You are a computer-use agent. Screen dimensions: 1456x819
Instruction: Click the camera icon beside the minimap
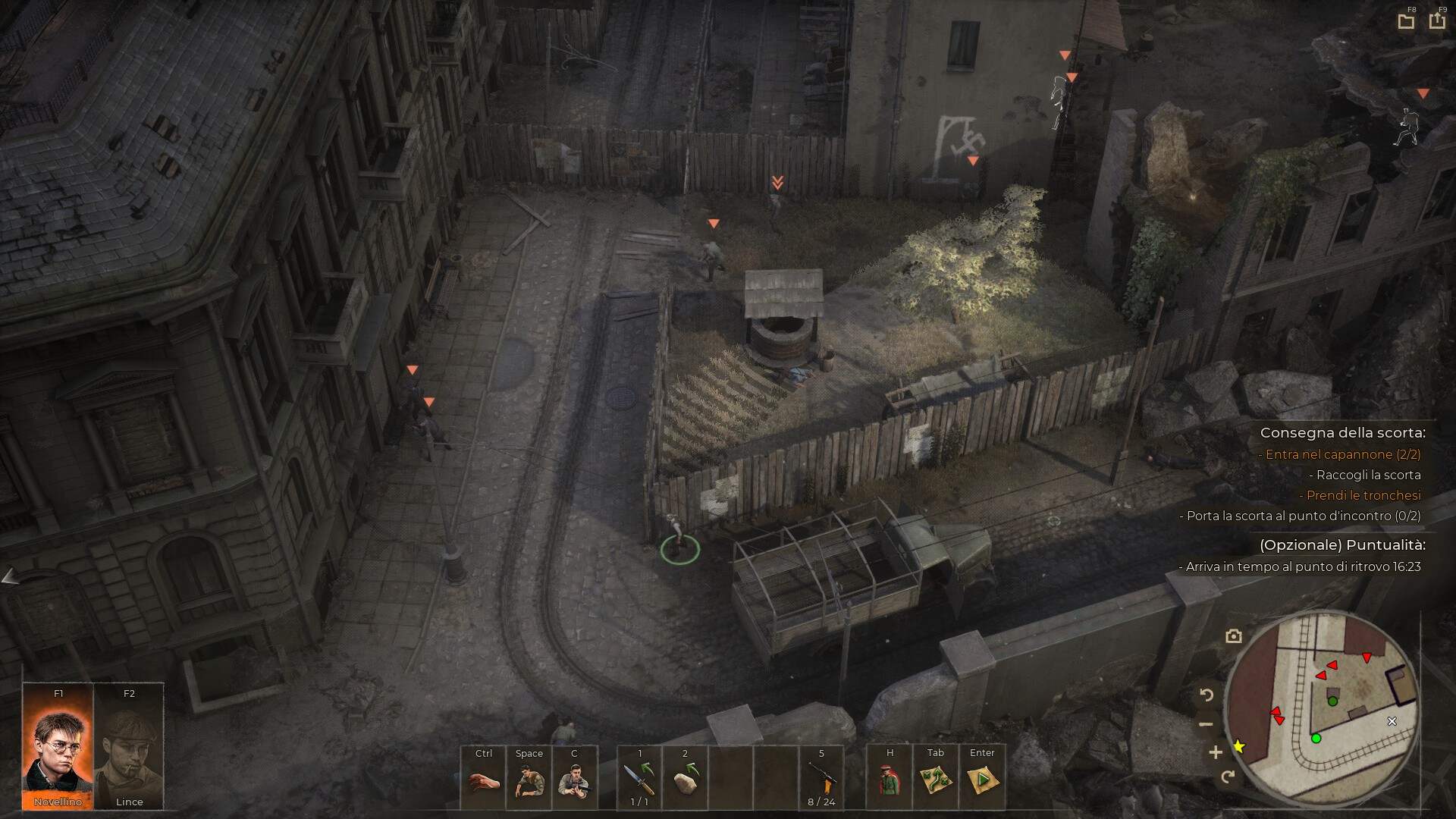(x=1234, y=636)
